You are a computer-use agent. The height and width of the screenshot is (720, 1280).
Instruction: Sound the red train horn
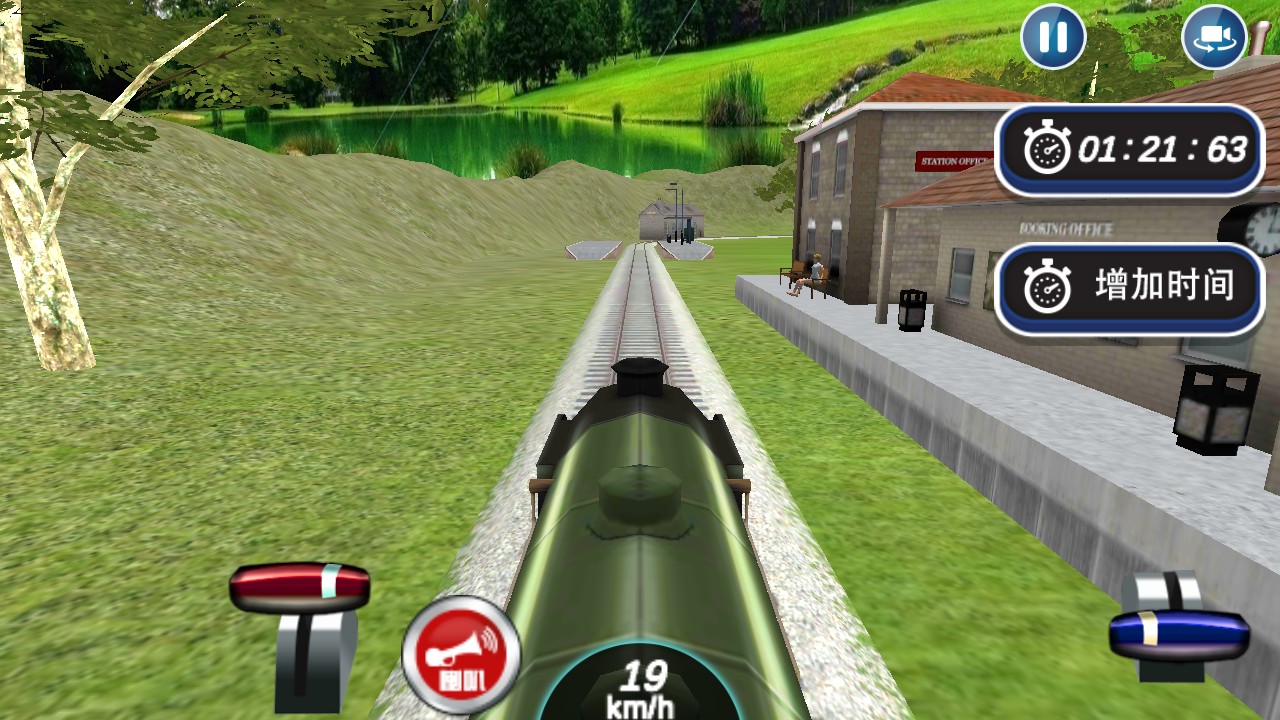pyautogui.click(x=461, y=655)
